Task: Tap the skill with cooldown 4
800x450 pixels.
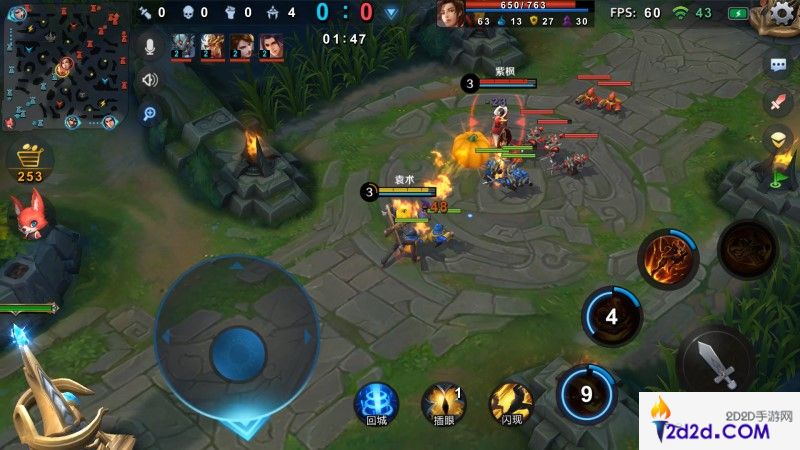Action: [x=611, y=316]
